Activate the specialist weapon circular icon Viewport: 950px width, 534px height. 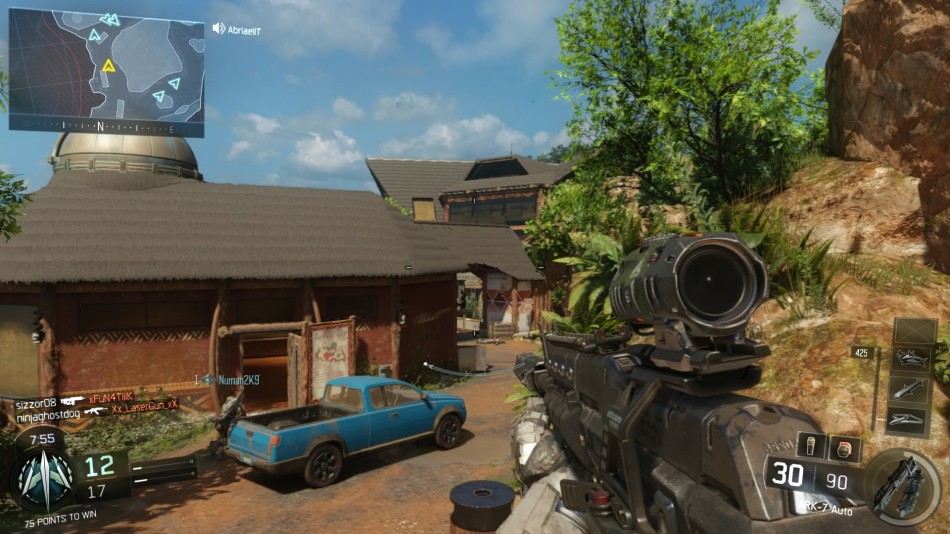(x=902, y=486)
